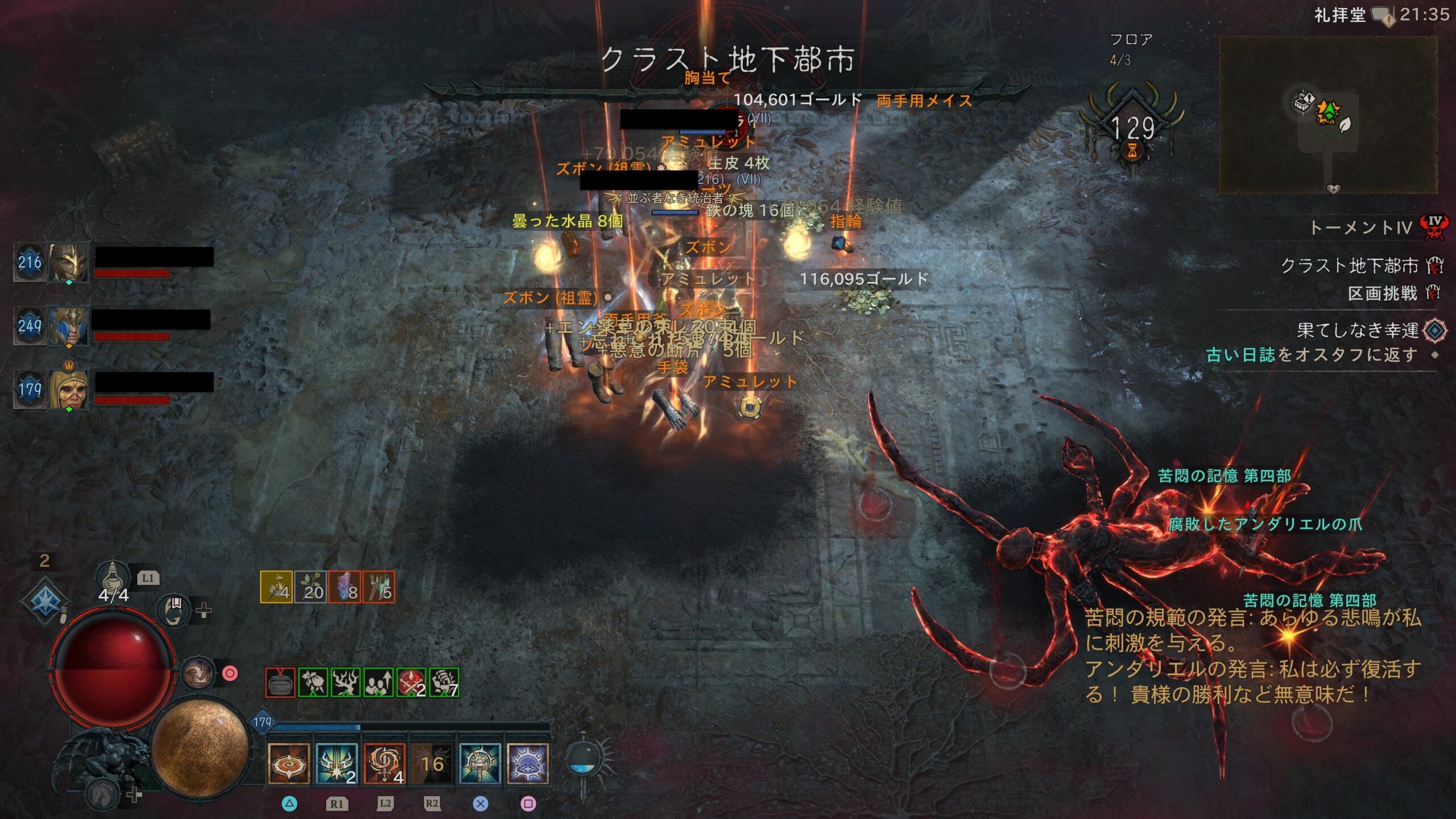
Task: Use the healing potion flask icon
Action: tap(112, 577)
